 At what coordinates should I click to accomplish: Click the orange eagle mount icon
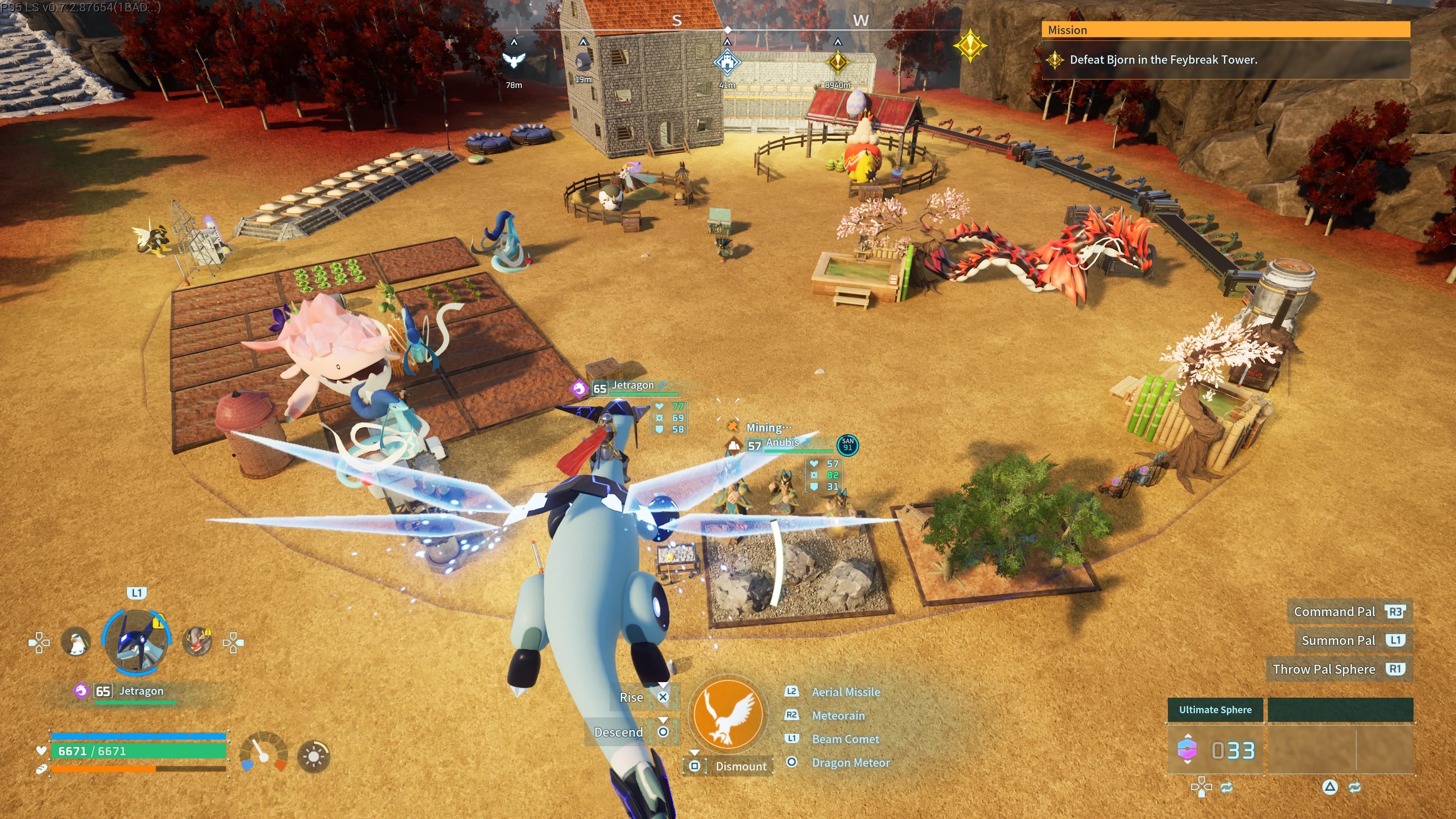728,714
